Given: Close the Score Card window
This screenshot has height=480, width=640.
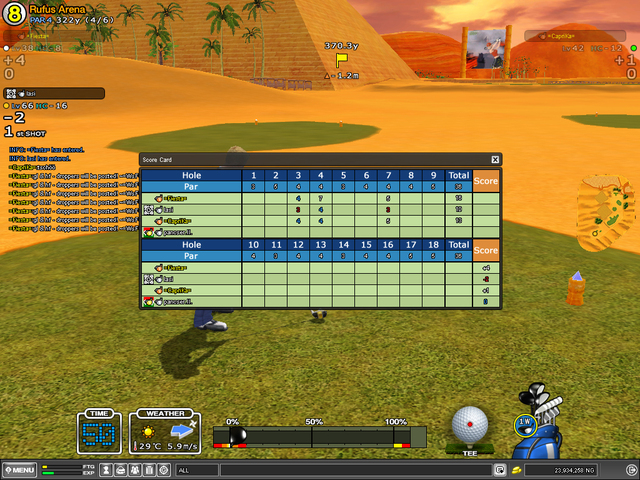Looking at the screenshot, I should tap(495, 159).
